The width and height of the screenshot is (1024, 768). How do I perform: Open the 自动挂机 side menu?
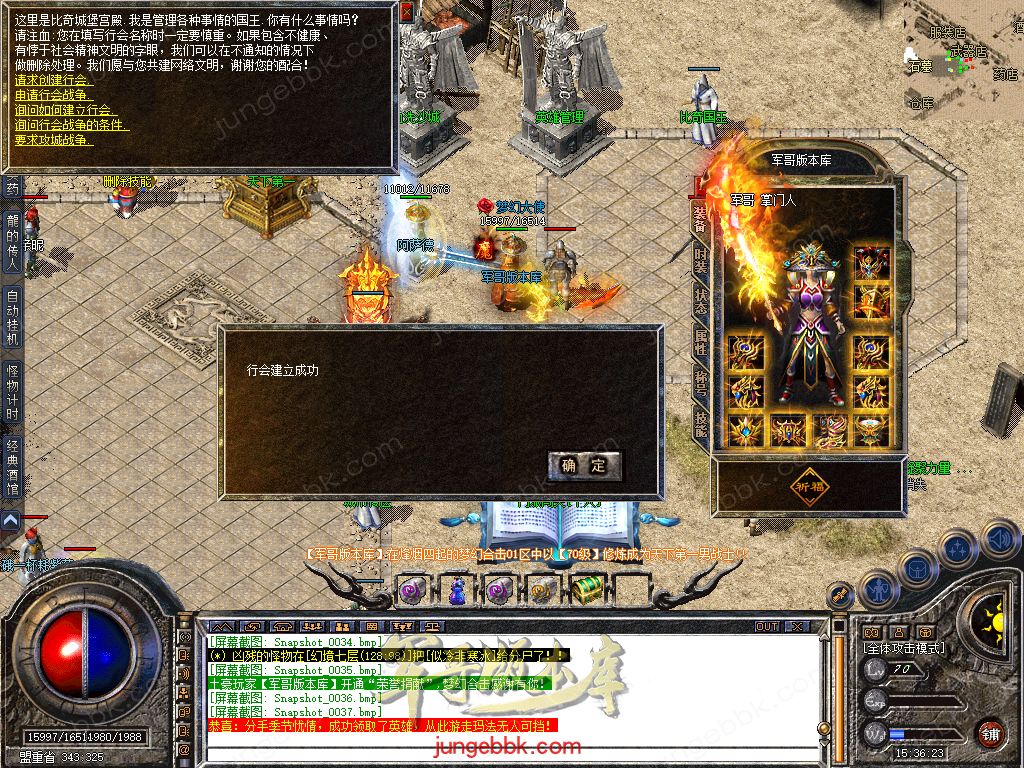coord(12,319)
